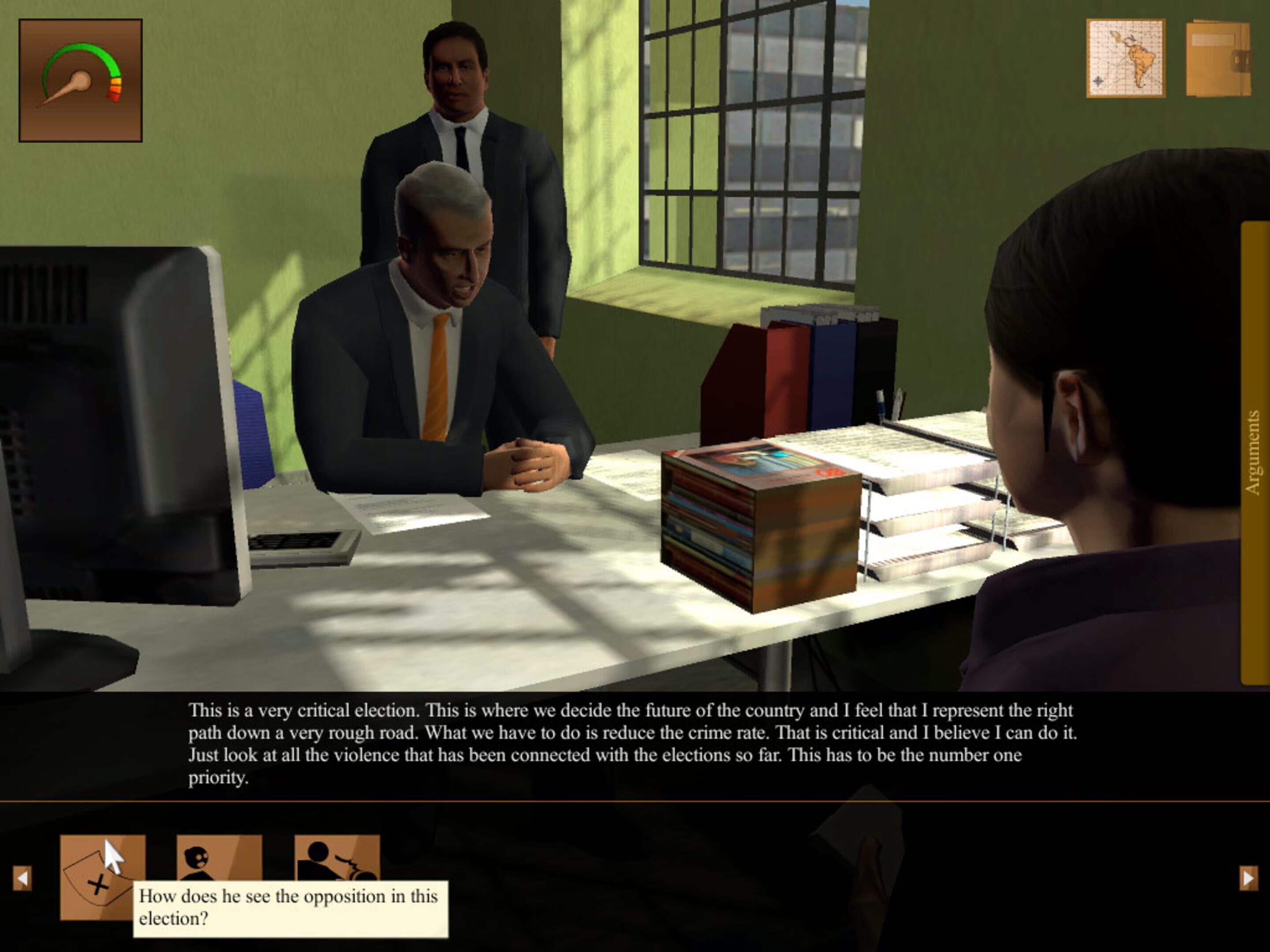
Task: Choose the masked figure question topic
Action: coord(219,857)
